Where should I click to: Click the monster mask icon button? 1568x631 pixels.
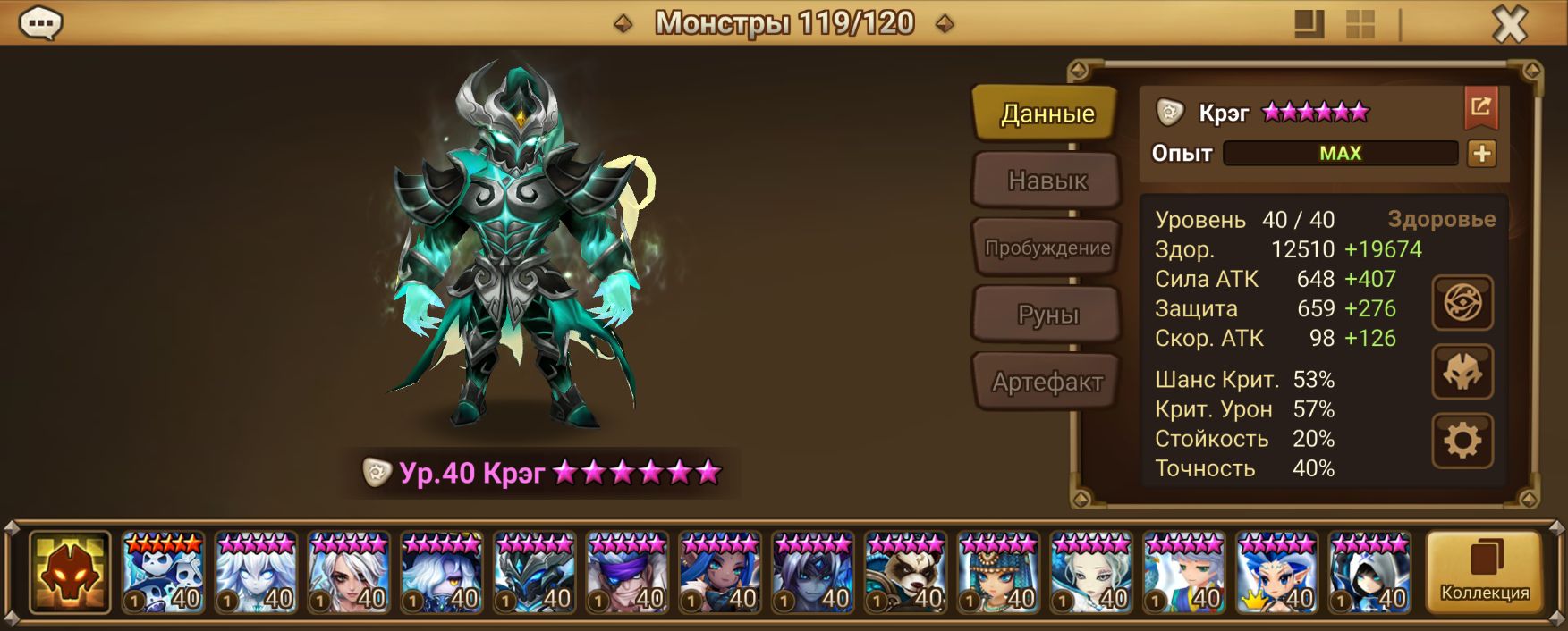(x=1462, y=372)
